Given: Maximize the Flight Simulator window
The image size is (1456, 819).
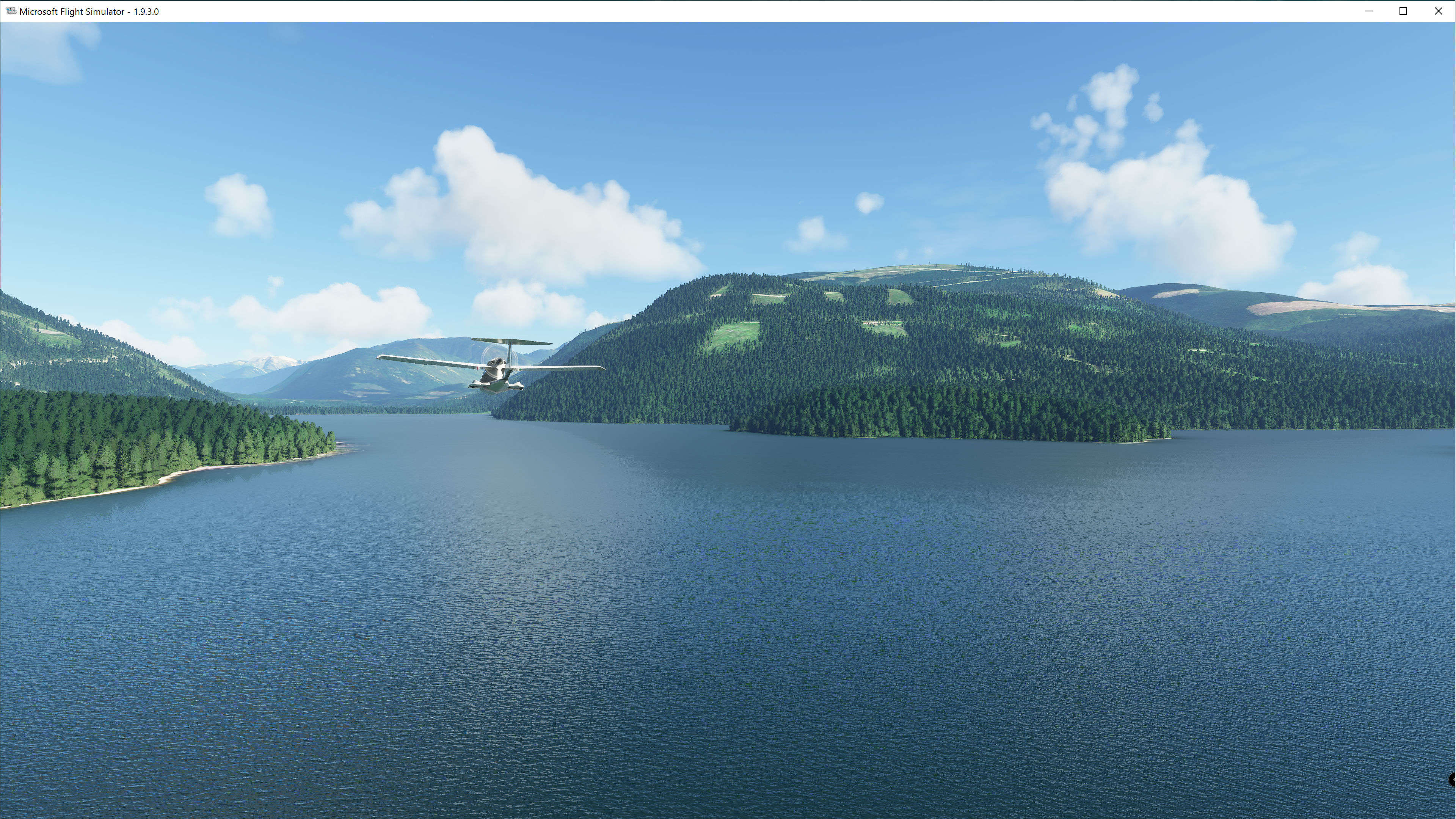Looking at the screenshot, I should 1403,11.
